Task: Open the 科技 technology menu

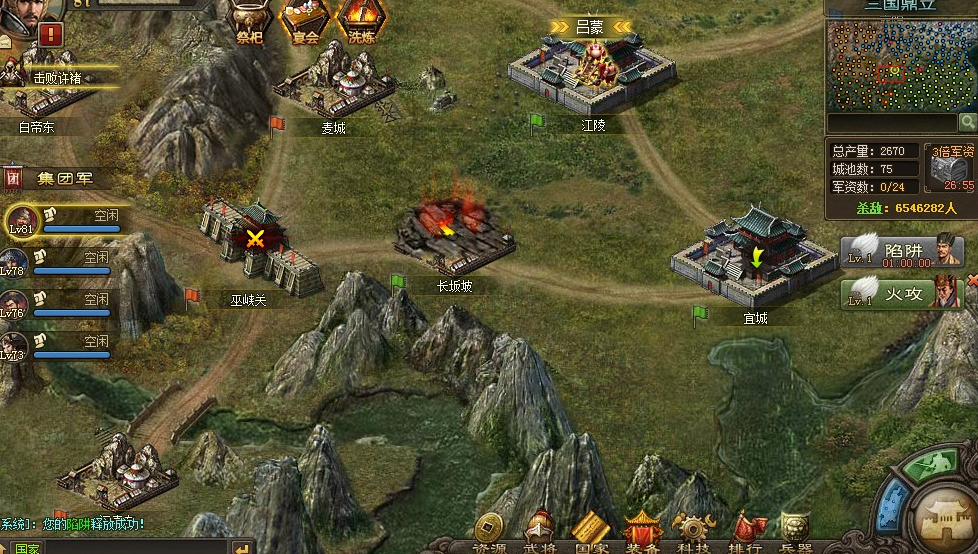Action: (x=692, y=530)
